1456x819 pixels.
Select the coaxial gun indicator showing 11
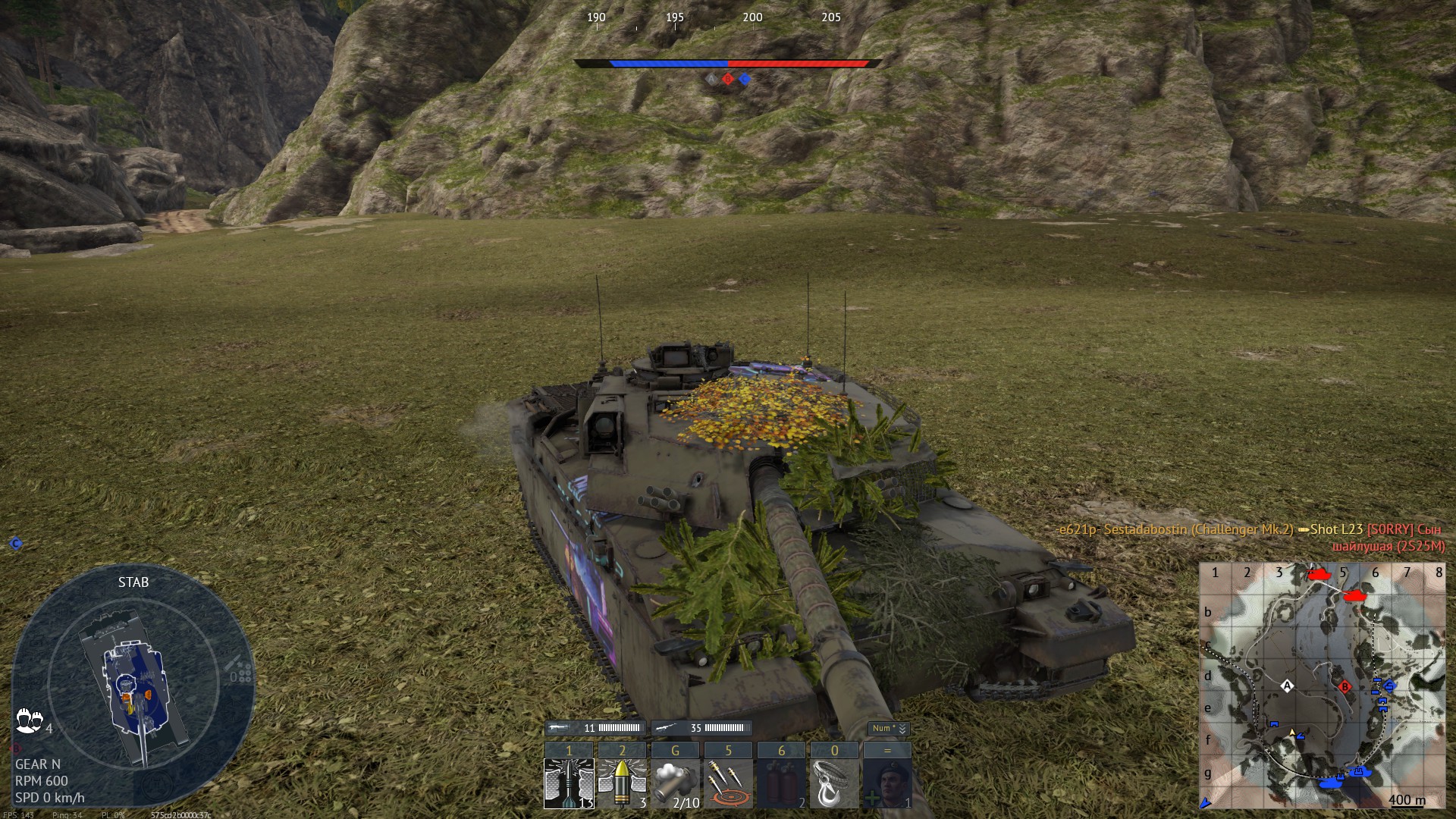click(x=595, y=728)
